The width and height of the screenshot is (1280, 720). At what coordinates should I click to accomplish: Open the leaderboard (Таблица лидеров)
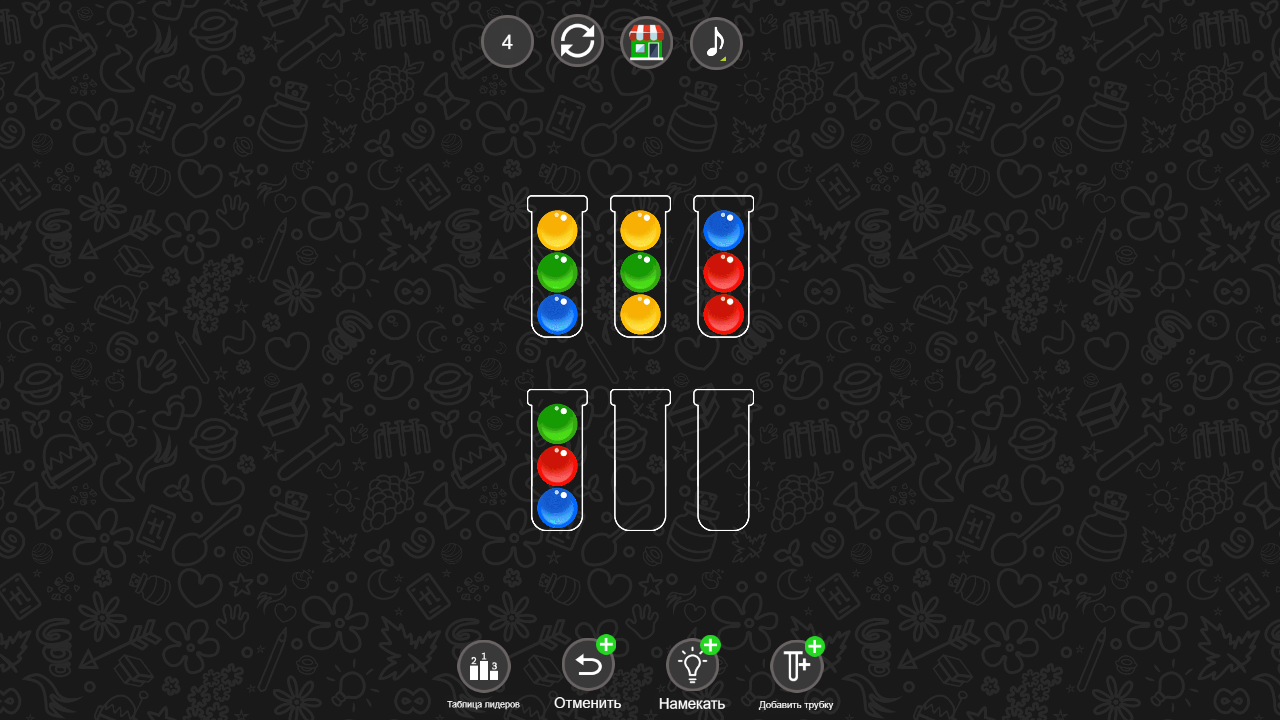(x=484, y=666)
